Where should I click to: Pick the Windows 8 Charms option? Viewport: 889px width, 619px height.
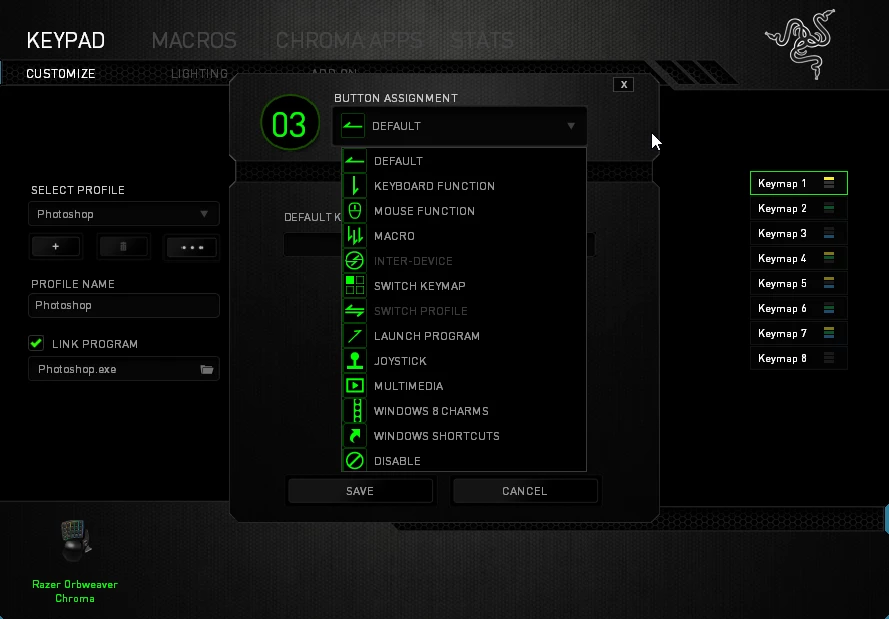431,411
